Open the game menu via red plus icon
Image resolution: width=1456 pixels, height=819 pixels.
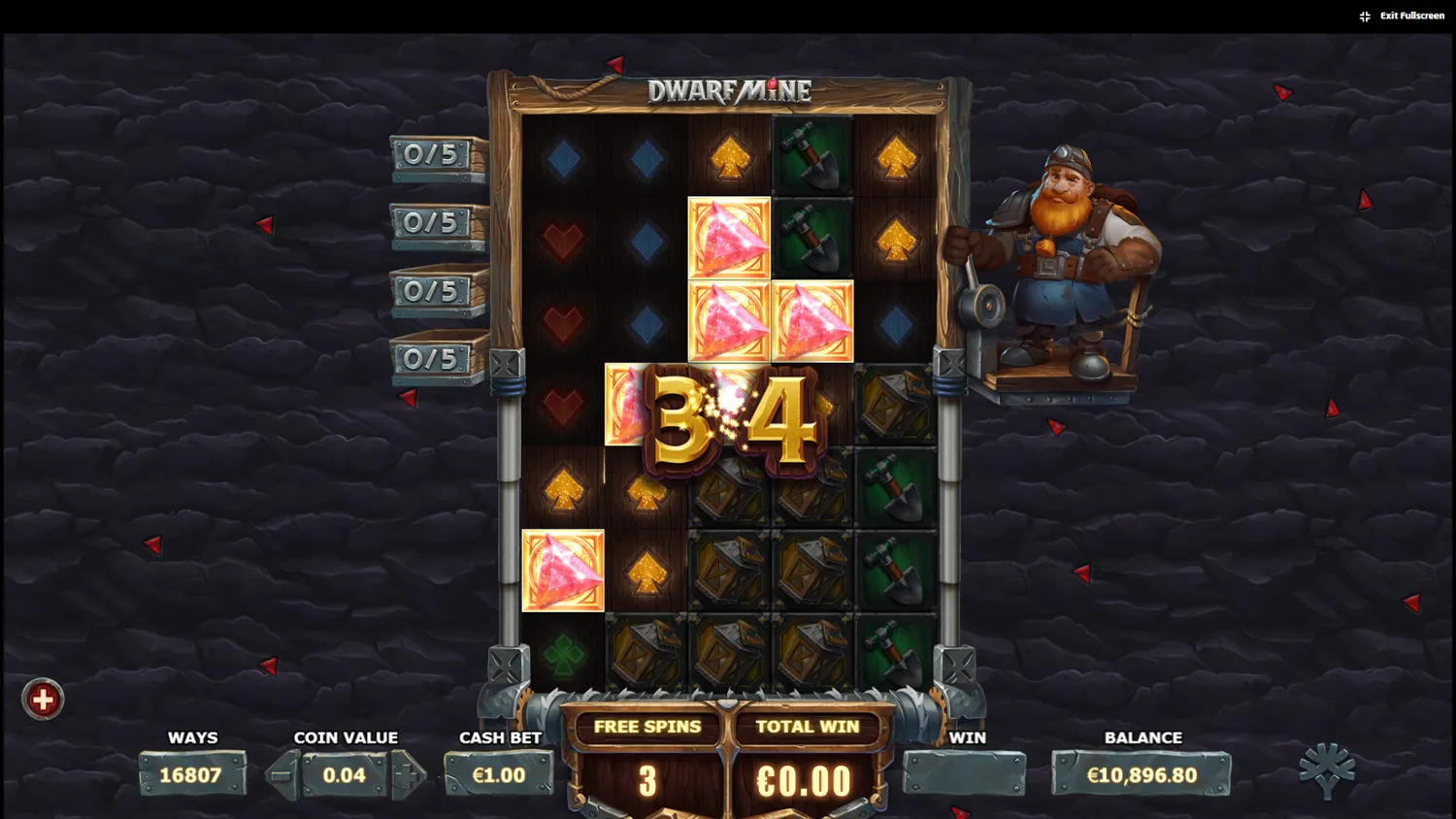coord(43,698)
